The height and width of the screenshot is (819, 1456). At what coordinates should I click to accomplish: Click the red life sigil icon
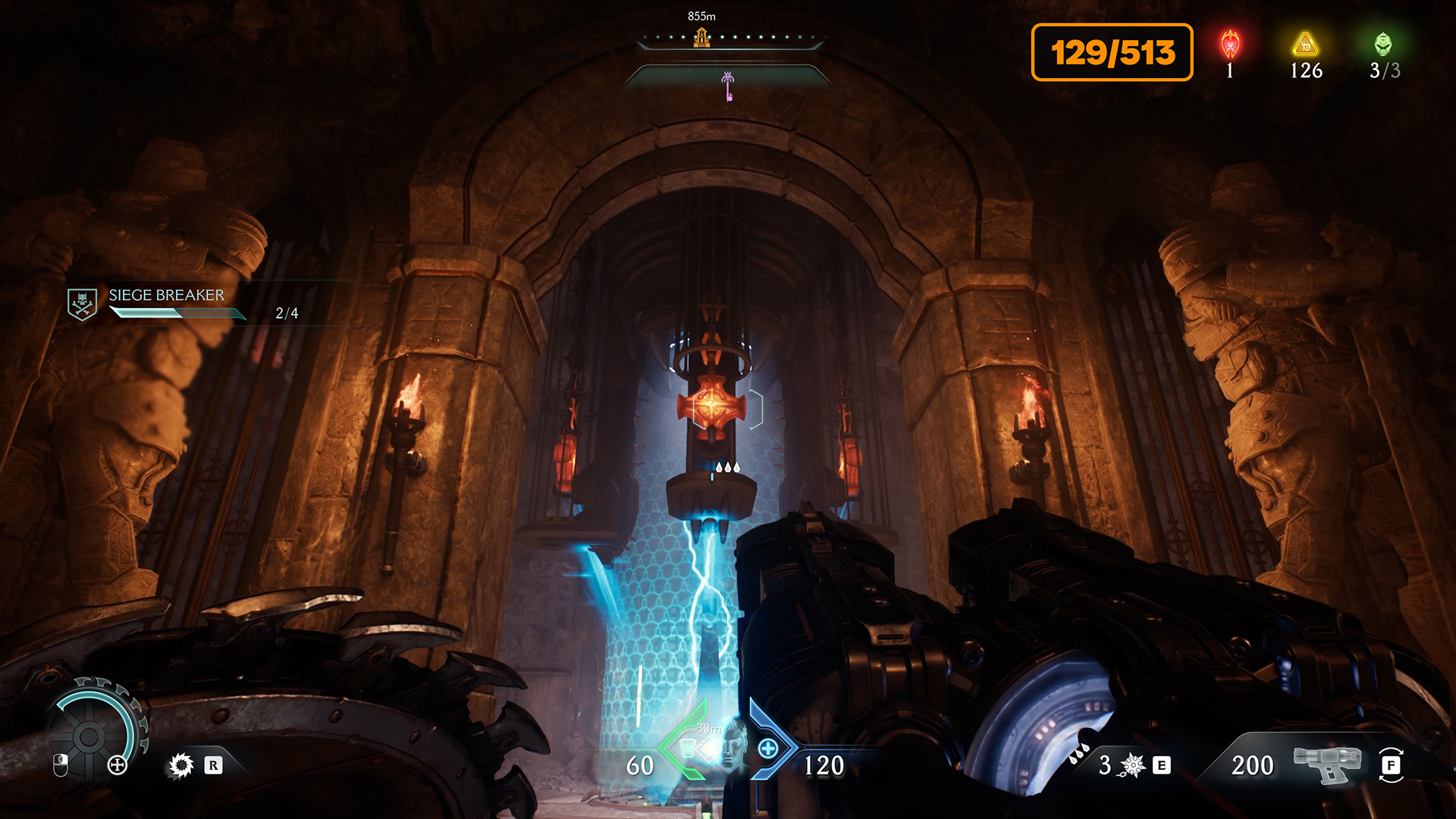coord(1230,45)
